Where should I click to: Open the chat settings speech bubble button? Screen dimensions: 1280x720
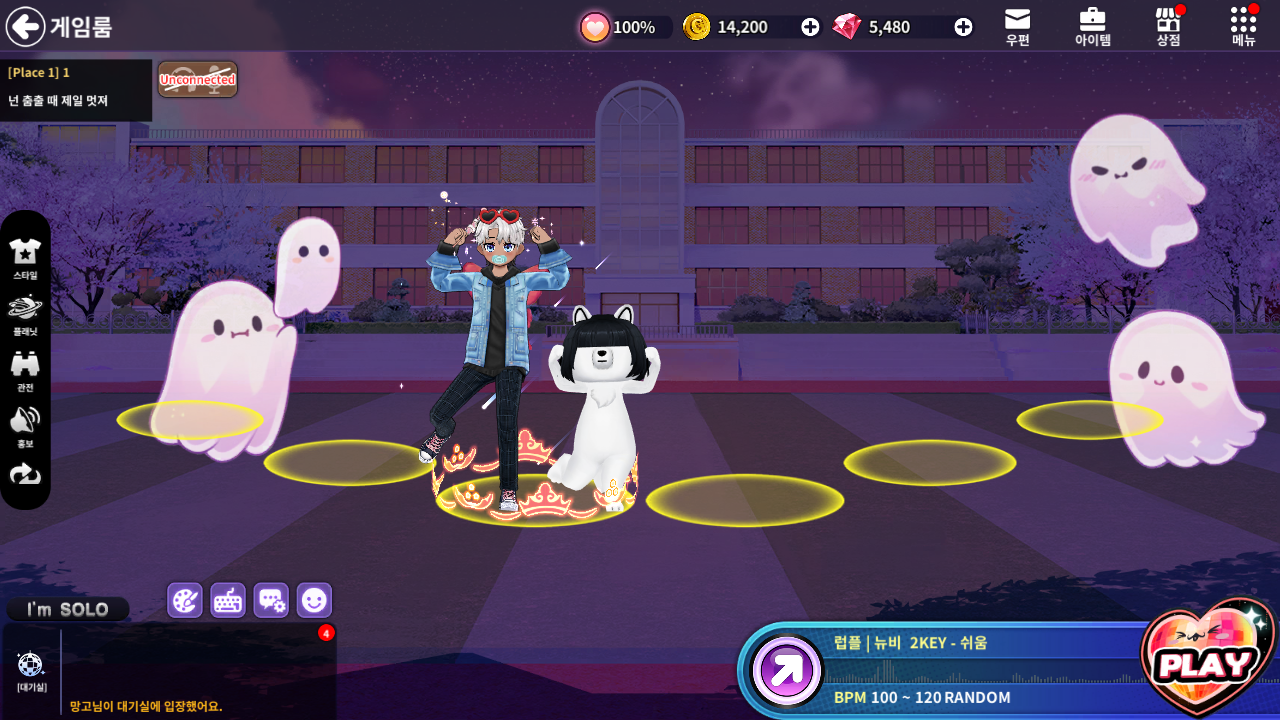[271, 600]
